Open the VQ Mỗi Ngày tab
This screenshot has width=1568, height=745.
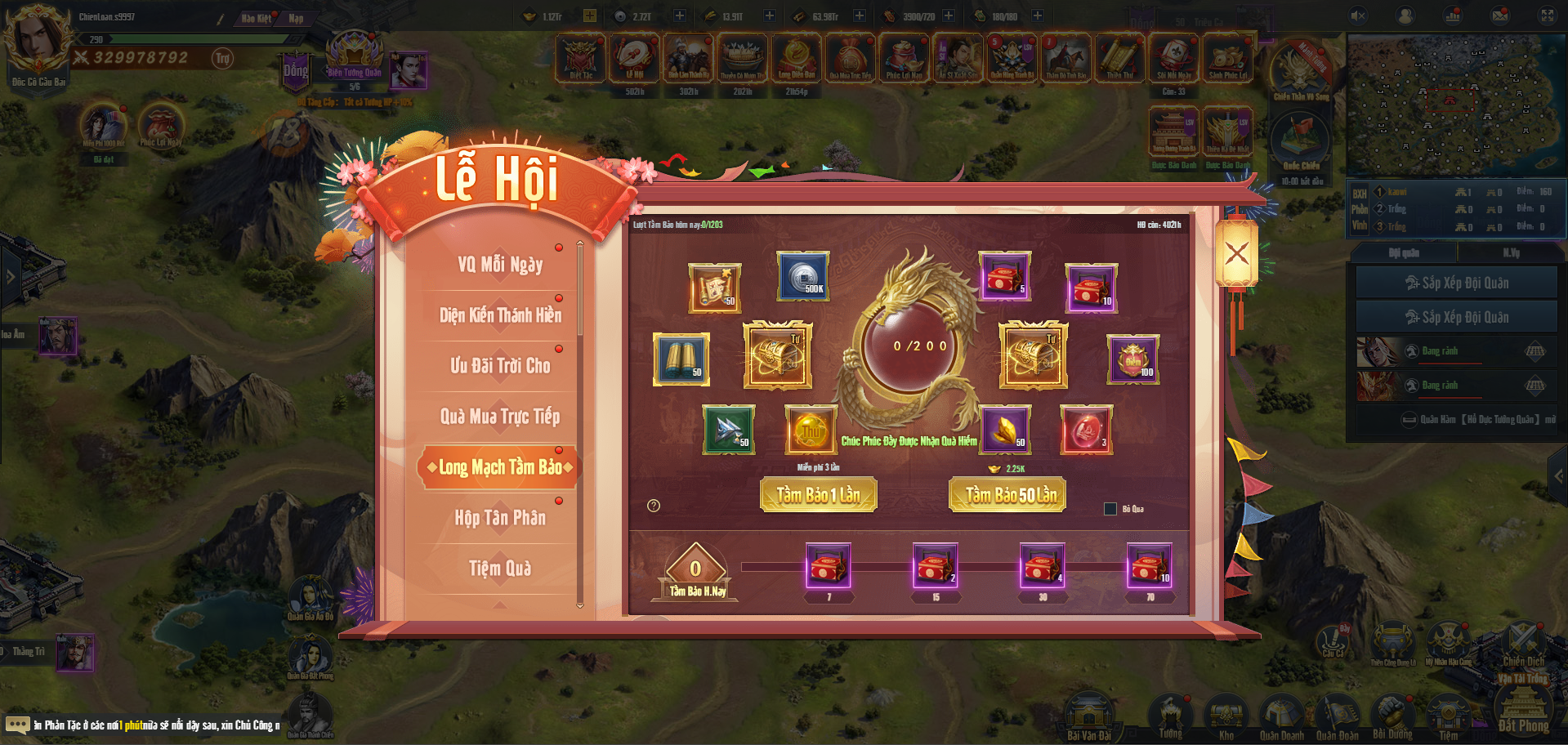point(500,265)
